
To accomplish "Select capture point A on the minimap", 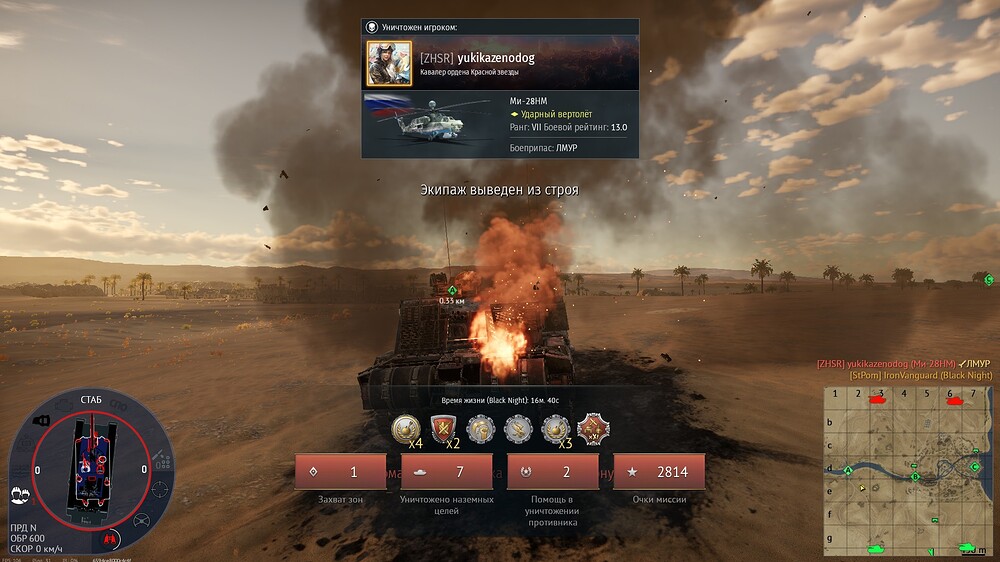I will click(x=849, y=469).
